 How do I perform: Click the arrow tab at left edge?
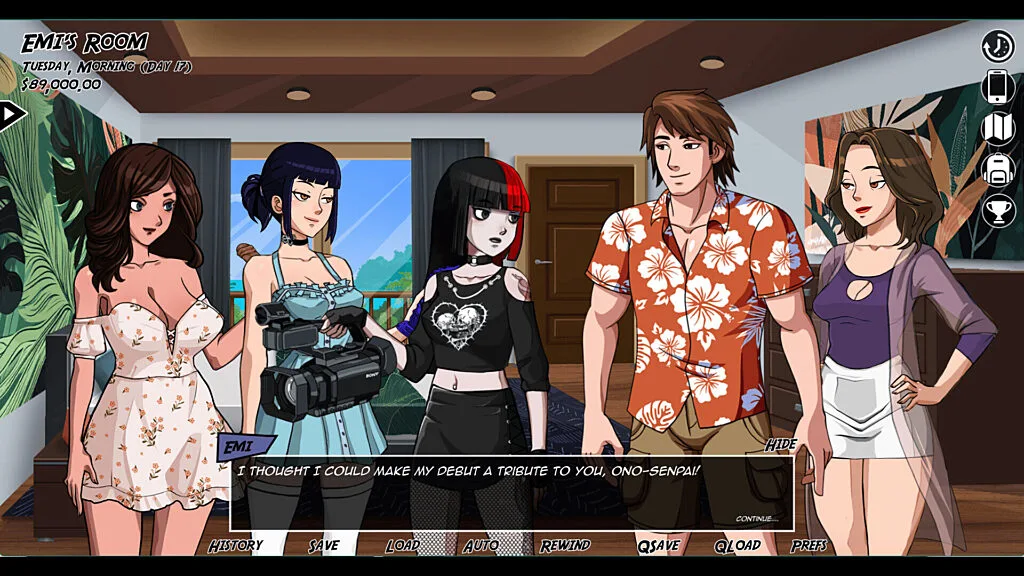[x=11, y=115]
